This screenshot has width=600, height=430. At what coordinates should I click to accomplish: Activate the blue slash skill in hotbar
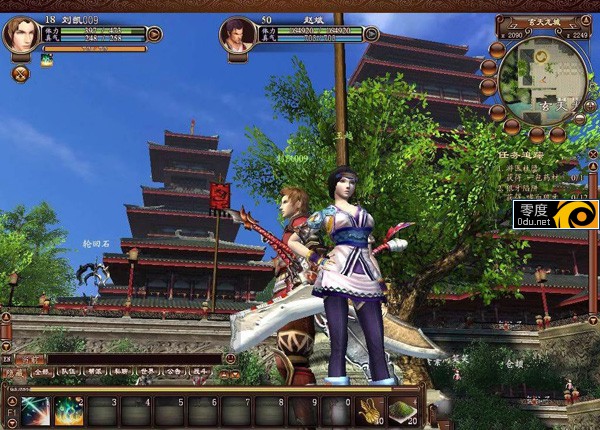coord(35,410)
